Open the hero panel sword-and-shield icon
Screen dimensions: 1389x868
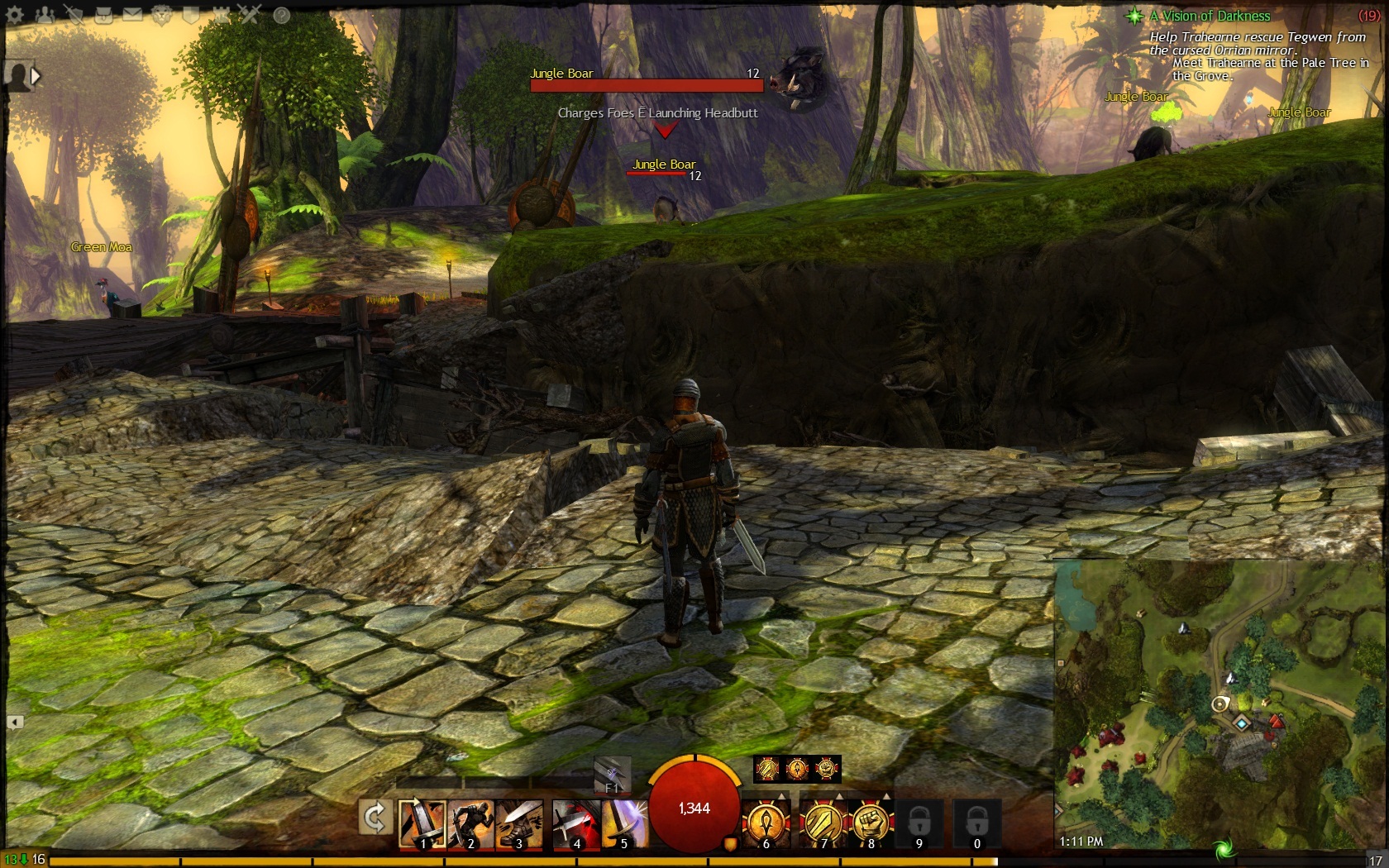(x=74, y=15)
